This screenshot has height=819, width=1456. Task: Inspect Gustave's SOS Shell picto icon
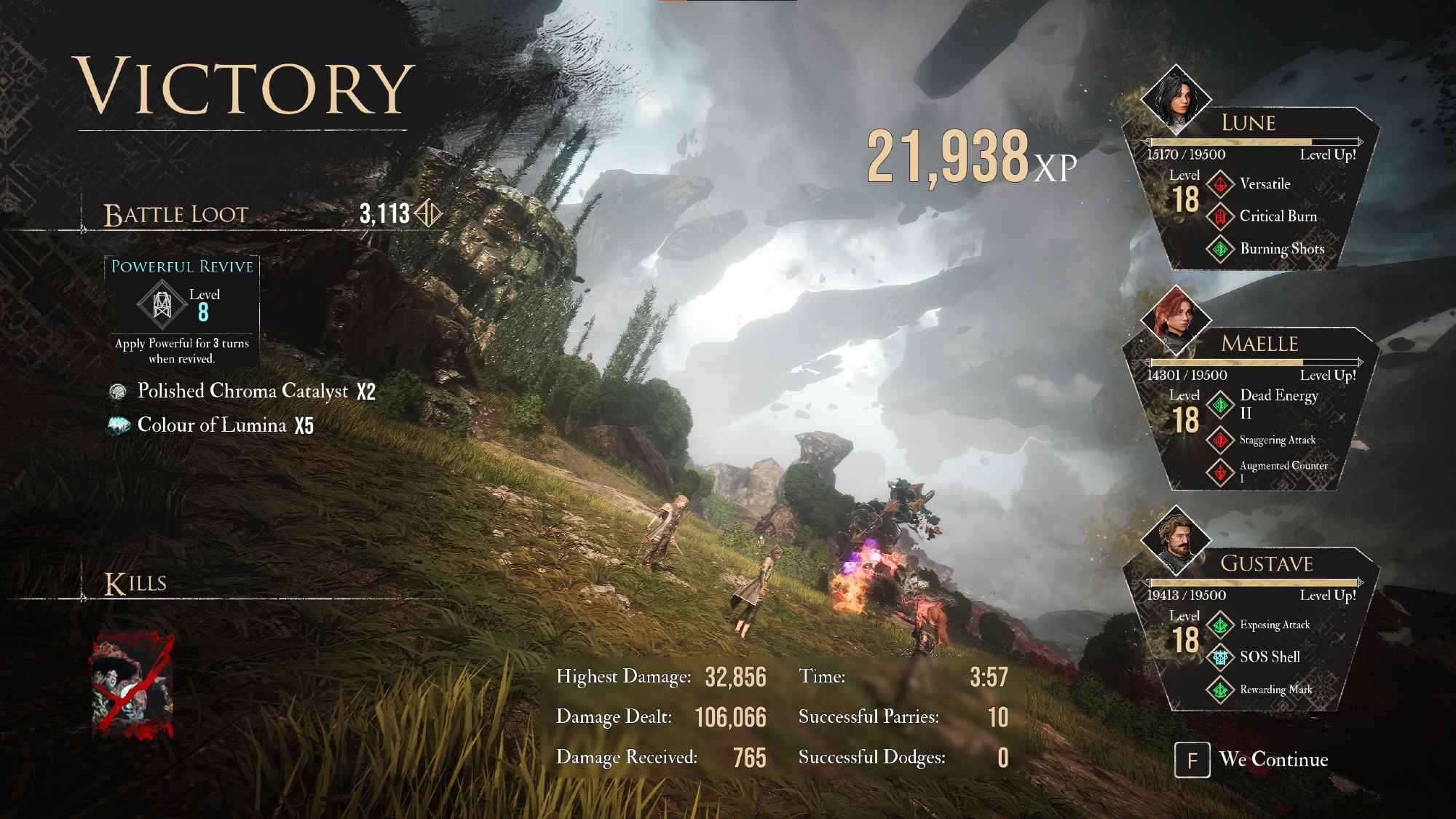[1221, 657]
